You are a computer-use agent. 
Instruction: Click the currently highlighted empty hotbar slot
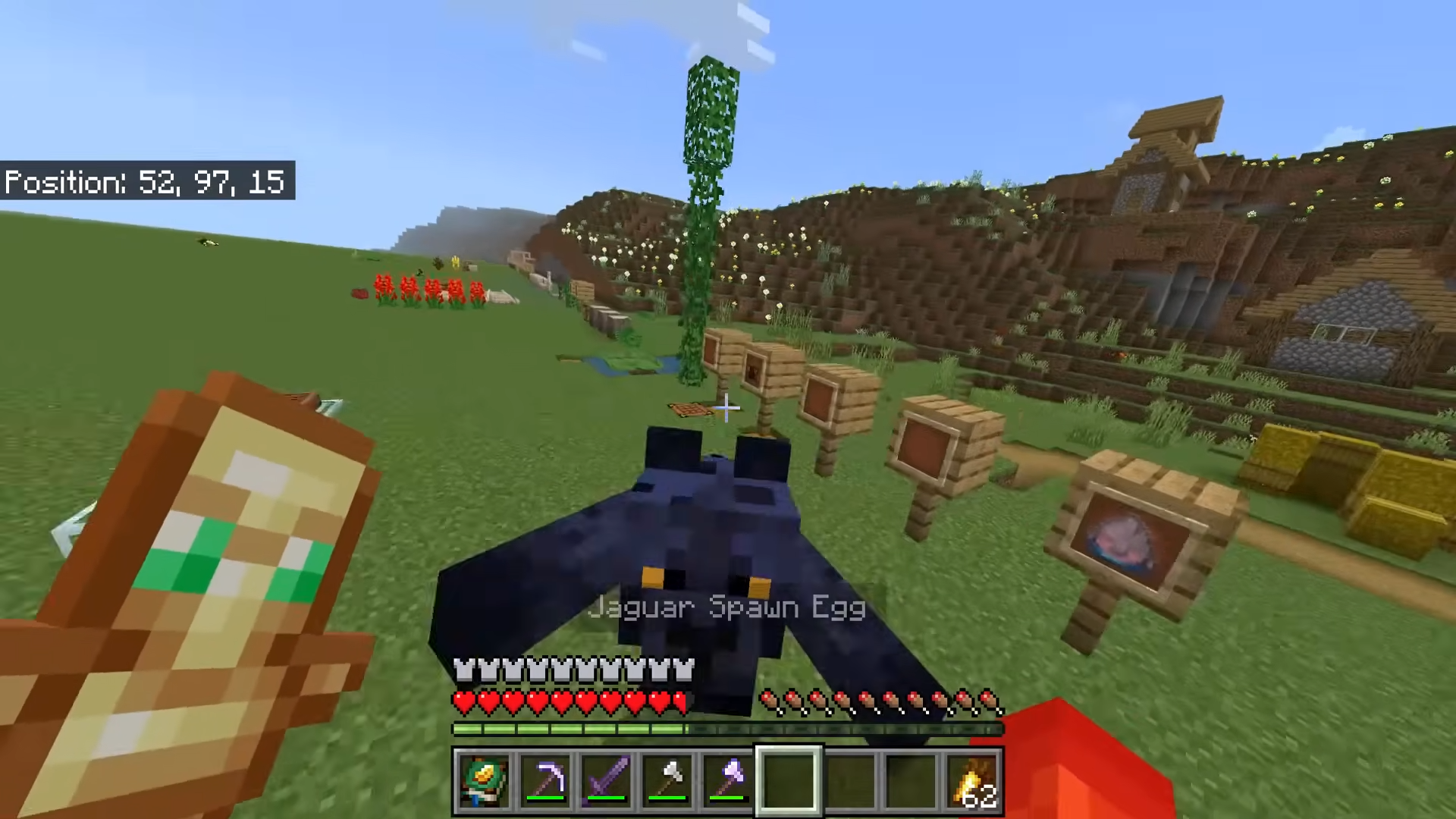787,780
